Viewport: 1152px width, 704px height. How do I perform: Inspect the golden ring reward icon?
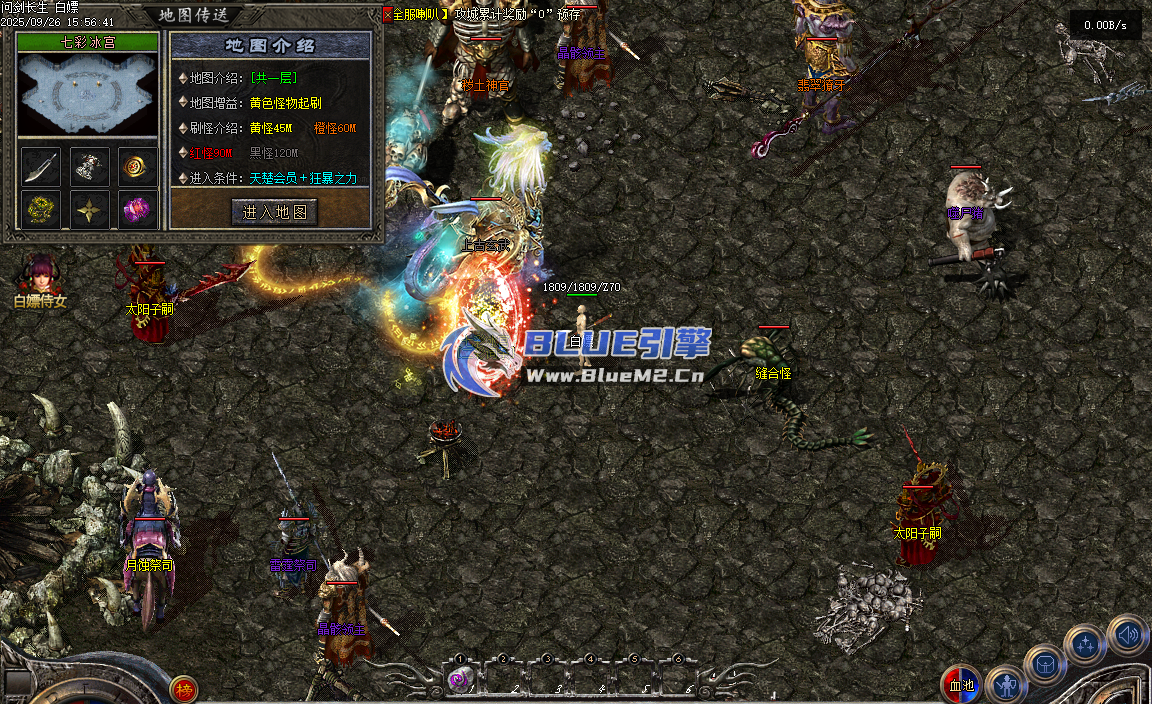coord(138,167)
